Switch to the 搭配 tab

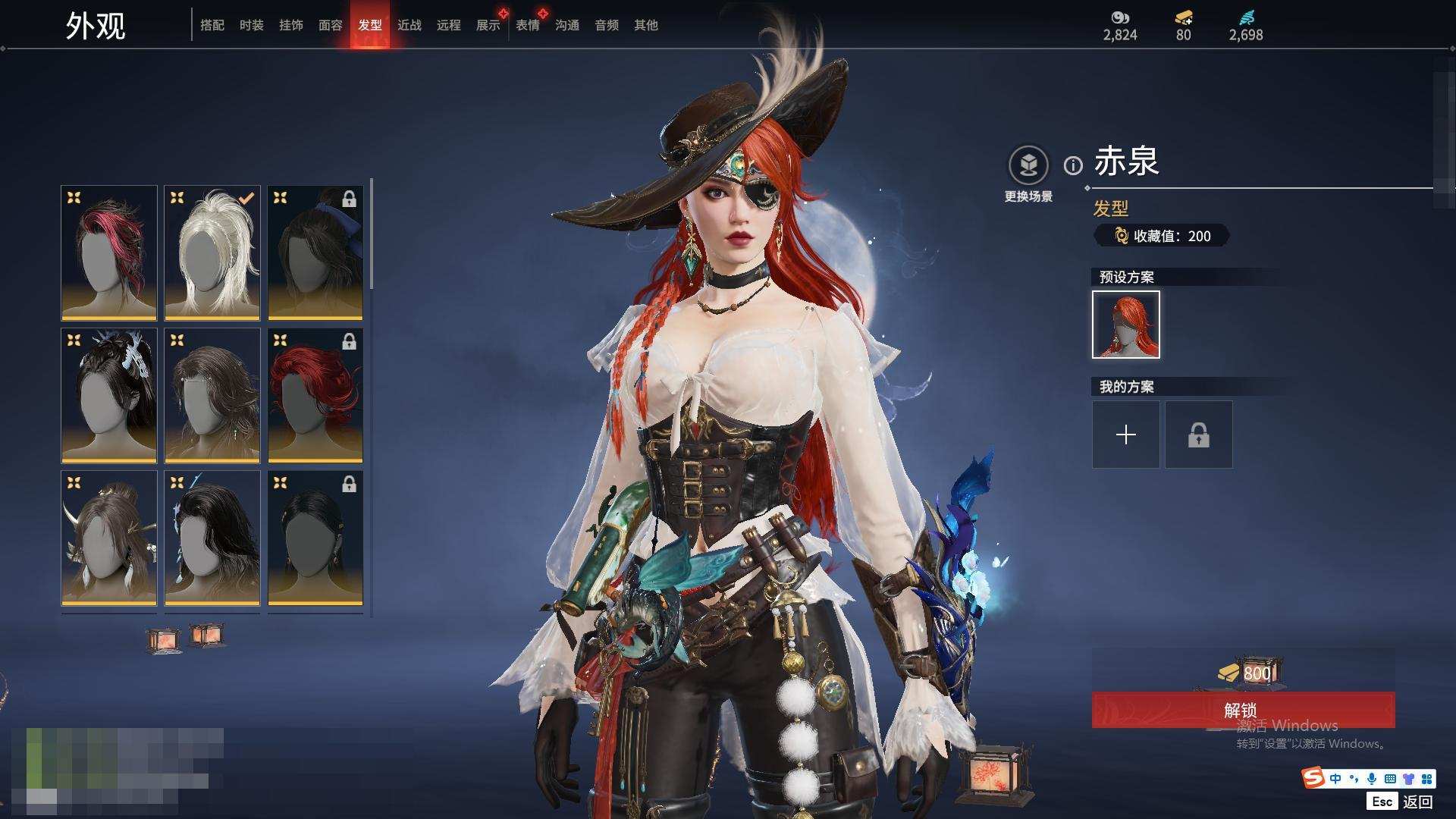pos(212,25)
